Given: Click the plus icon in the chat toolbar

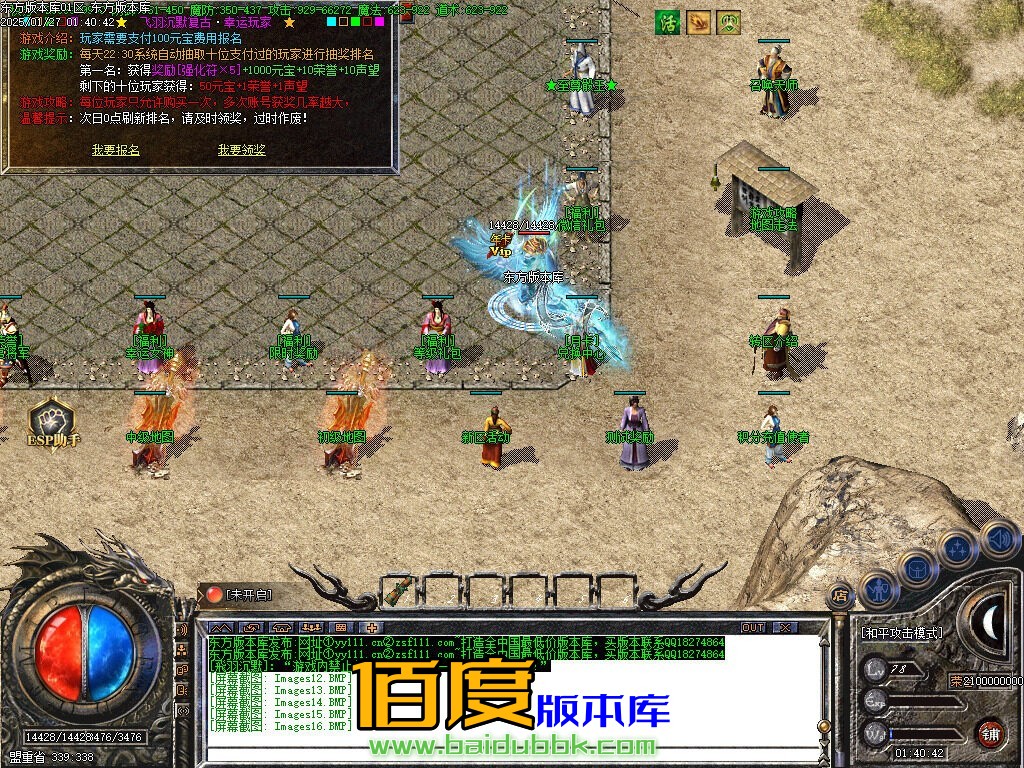Looking at the screenshot, I should click(x=371, y=628).
